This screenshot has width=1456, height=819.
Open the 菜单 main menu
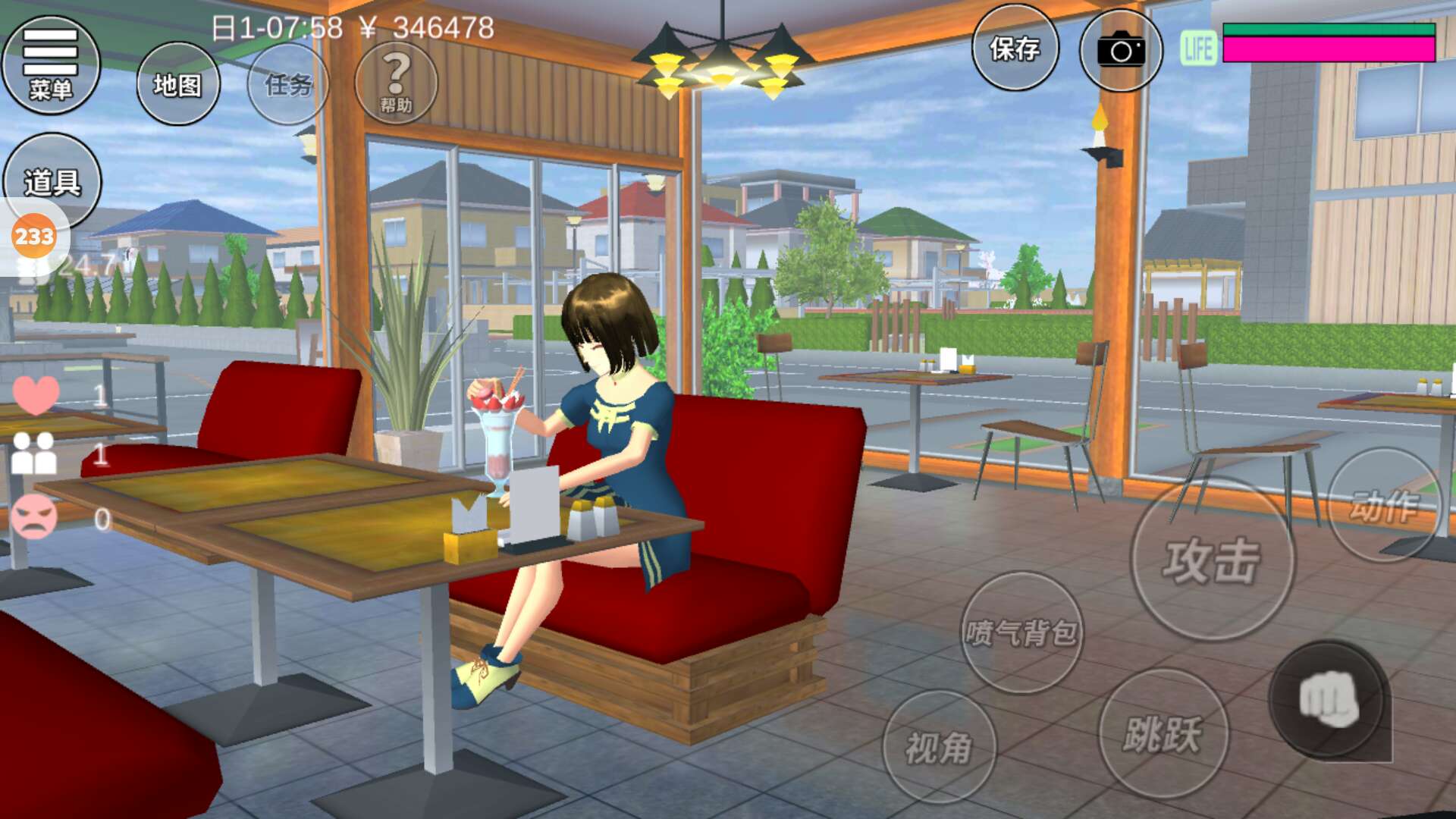51,65
